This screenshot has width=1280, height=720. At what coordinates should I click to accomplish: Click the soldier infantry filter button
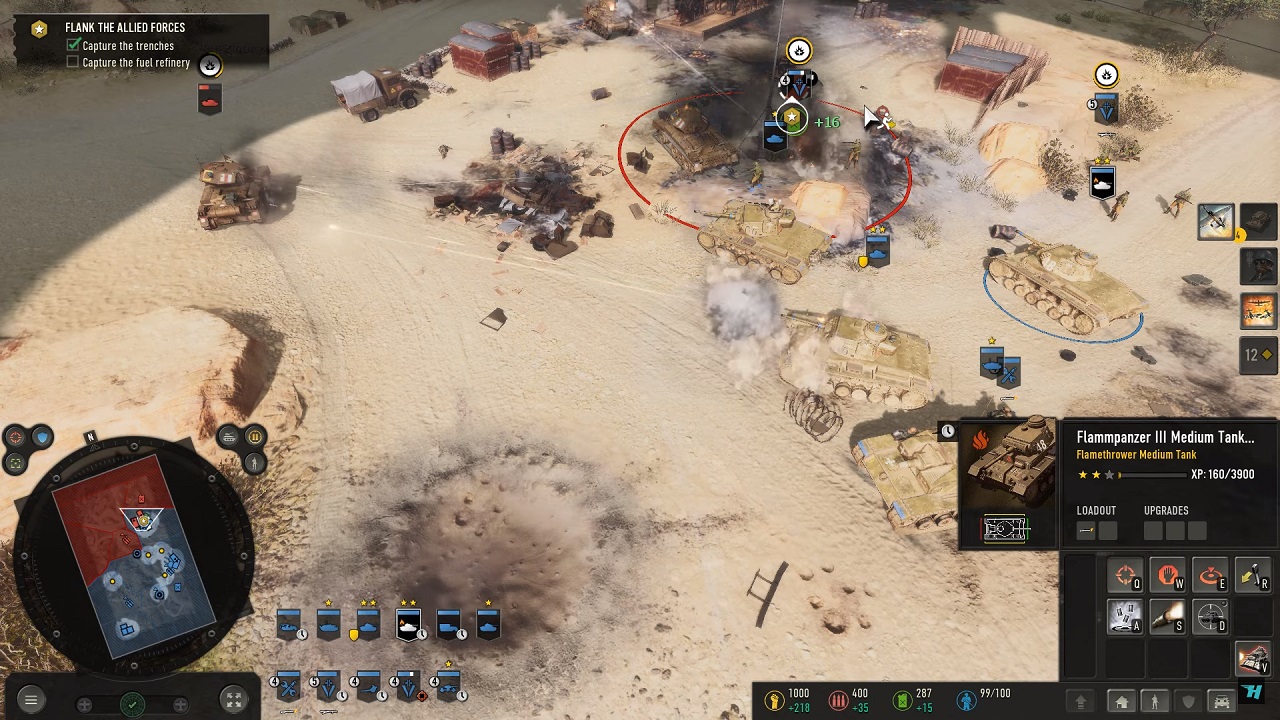tap(1154, 701)
